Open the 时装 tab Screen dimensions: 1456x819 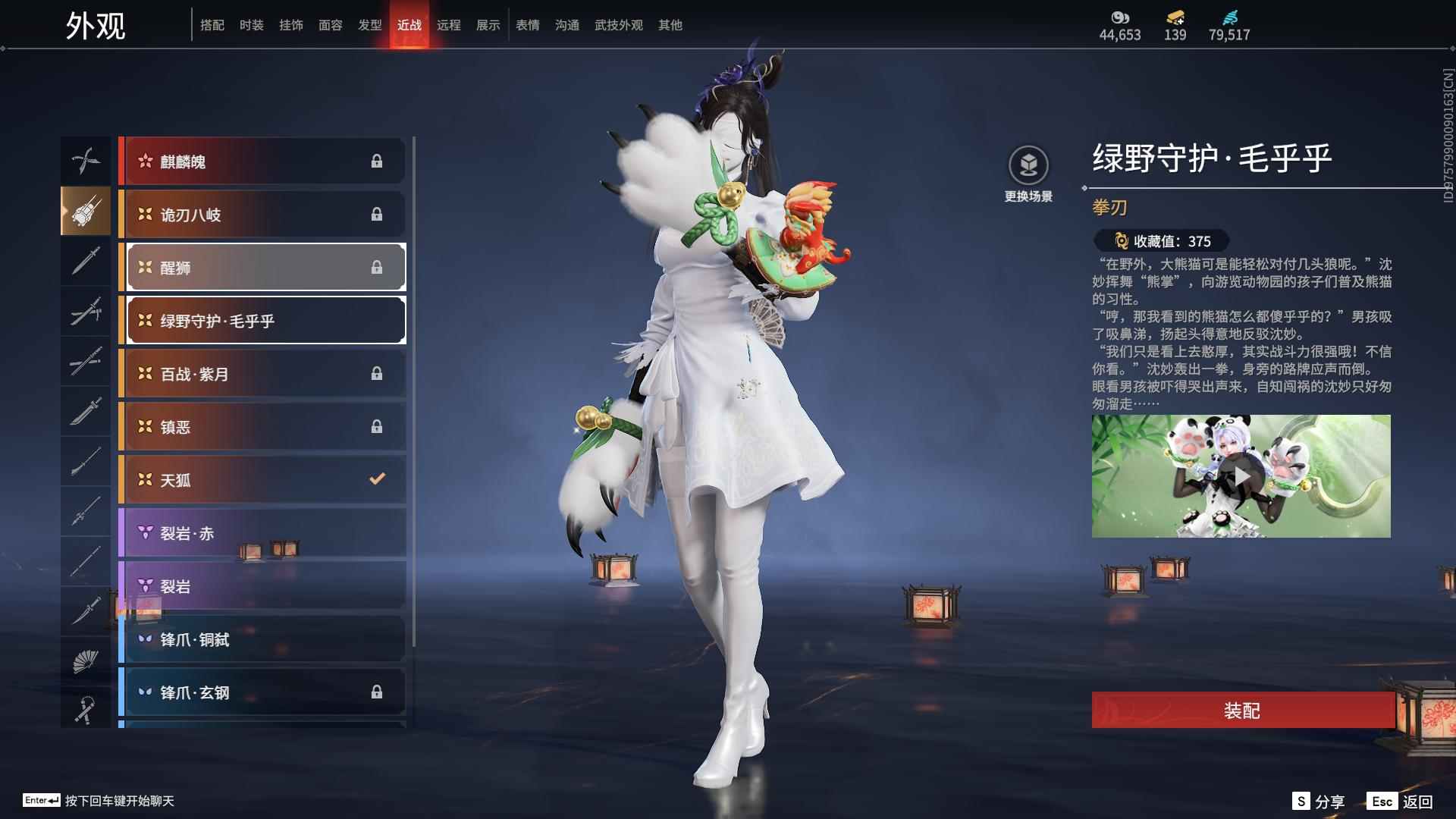coord(252,24)
